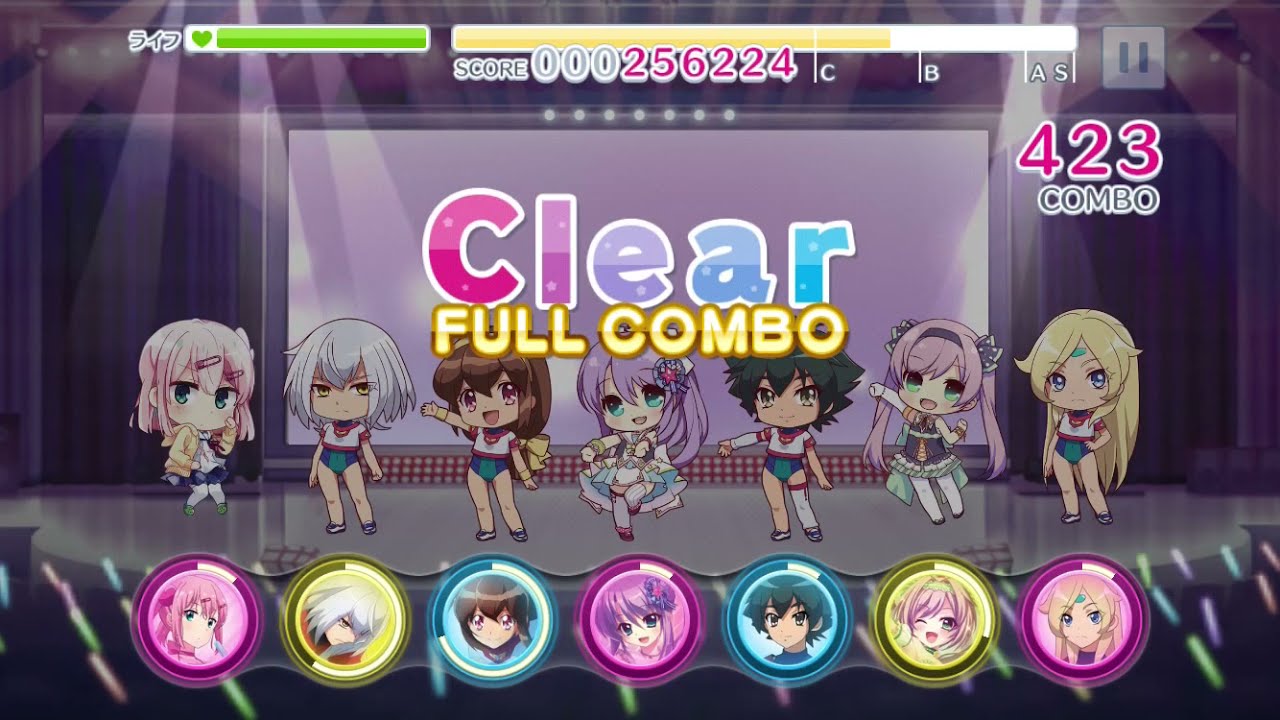This screenshot has width=1280, height=720.
Task: Click the B rank marker on score gauge
Action: click(932, 73)
